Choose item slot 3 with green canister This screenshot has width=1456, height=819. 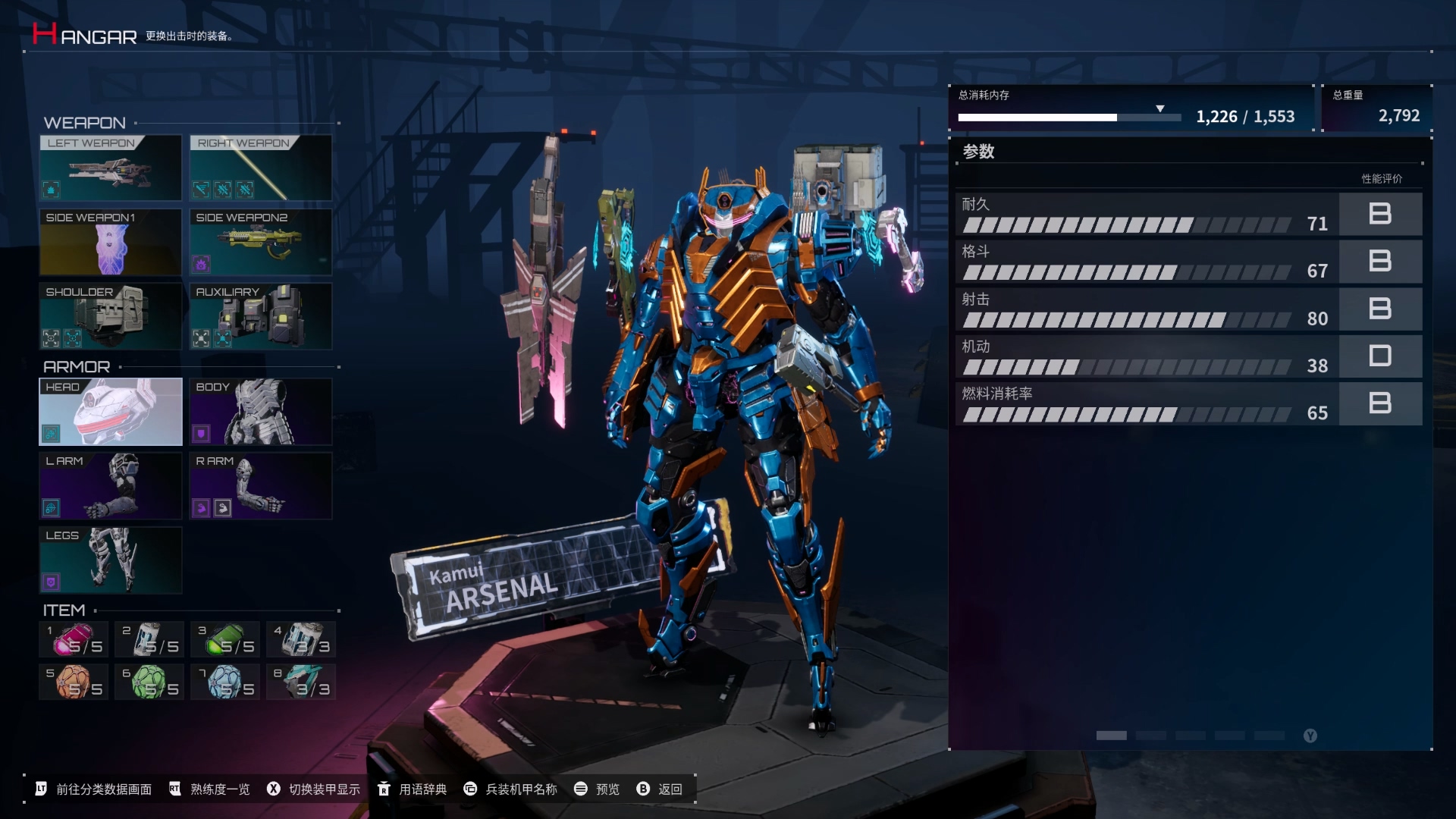225,639
